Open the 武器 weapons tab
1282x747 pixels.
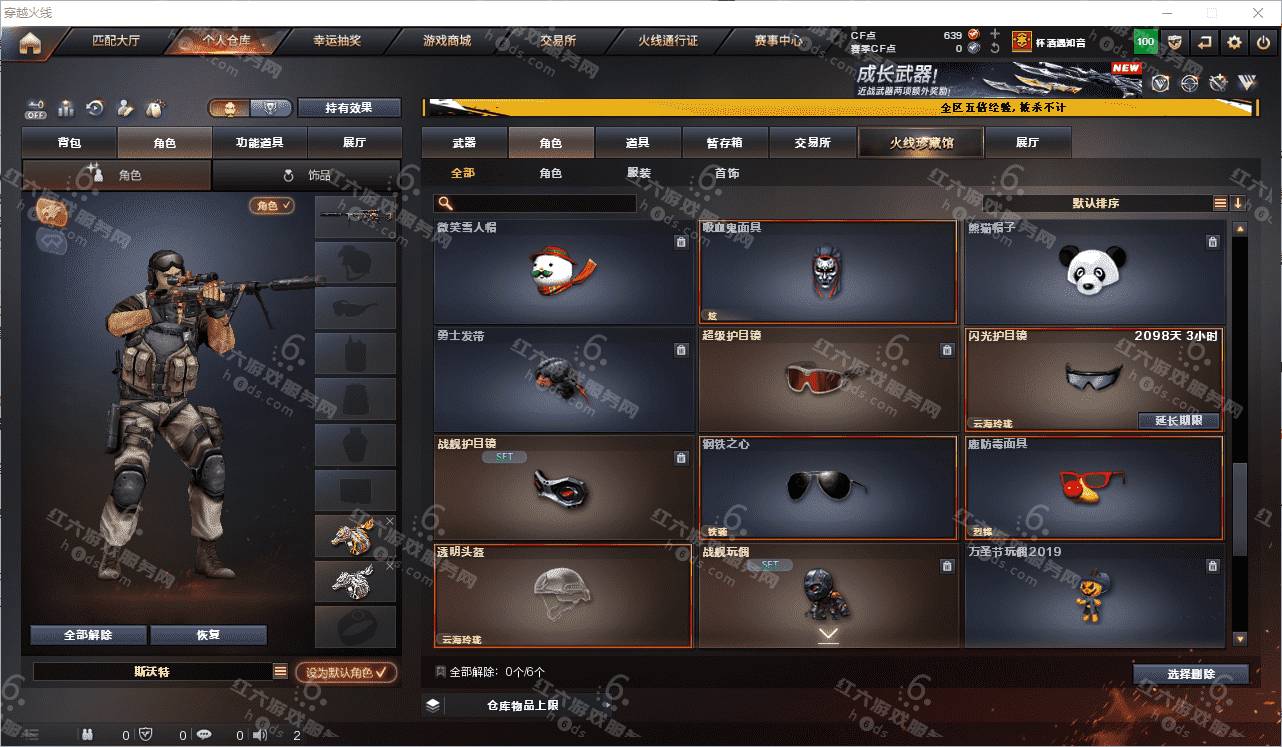pos(464,143)
